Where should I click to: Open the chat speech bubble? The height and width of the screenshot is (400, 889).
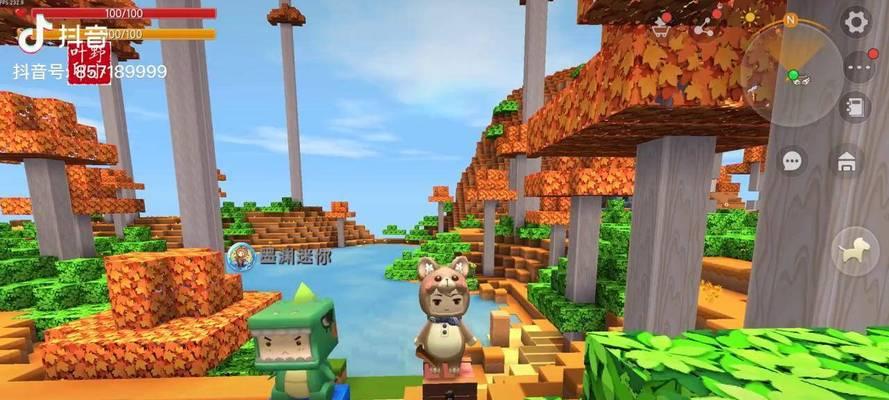point(794,160)
